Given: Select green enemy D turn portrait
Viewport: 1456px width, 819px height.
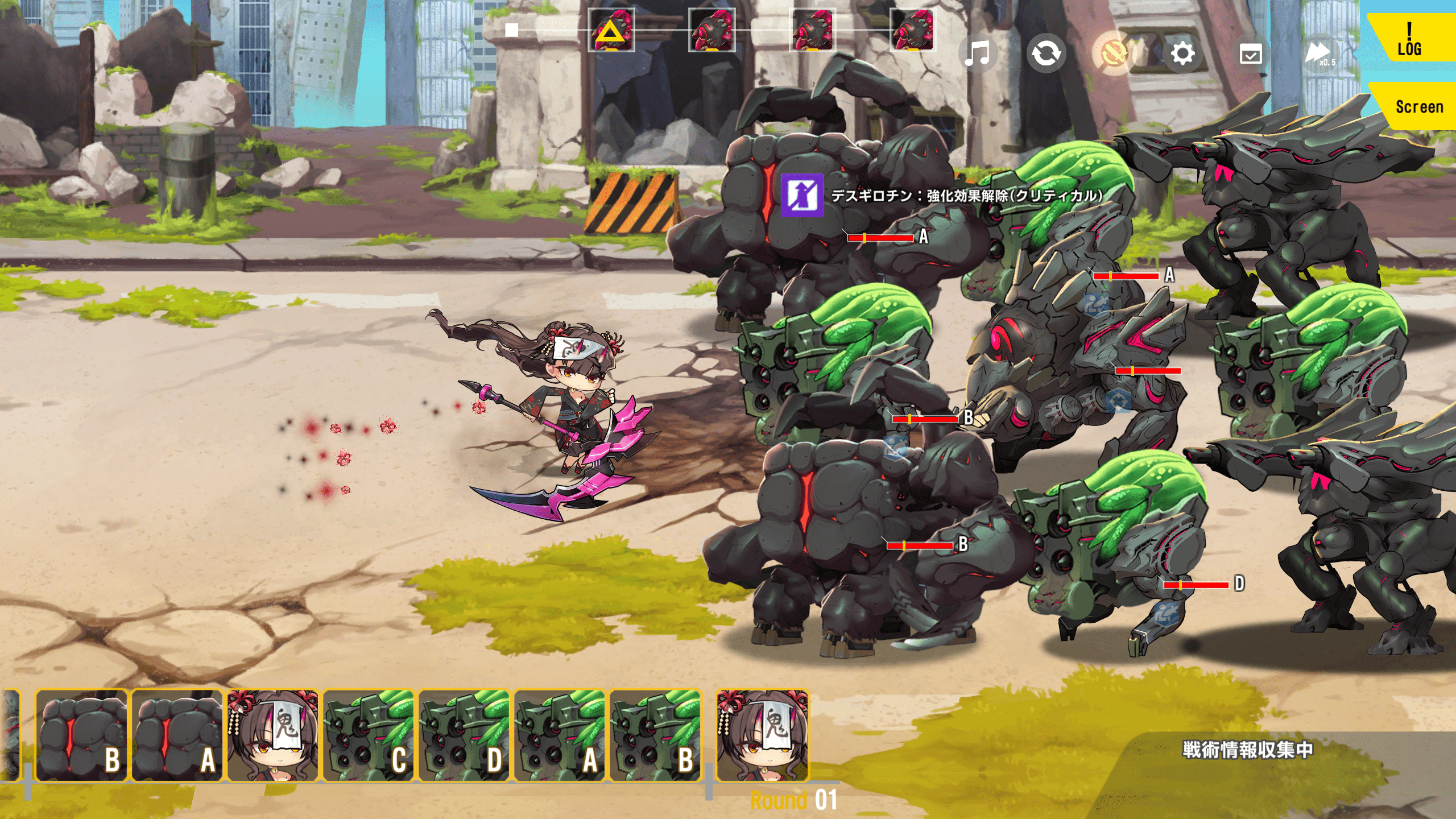Looking at the screenshot, I should point(464,736).
